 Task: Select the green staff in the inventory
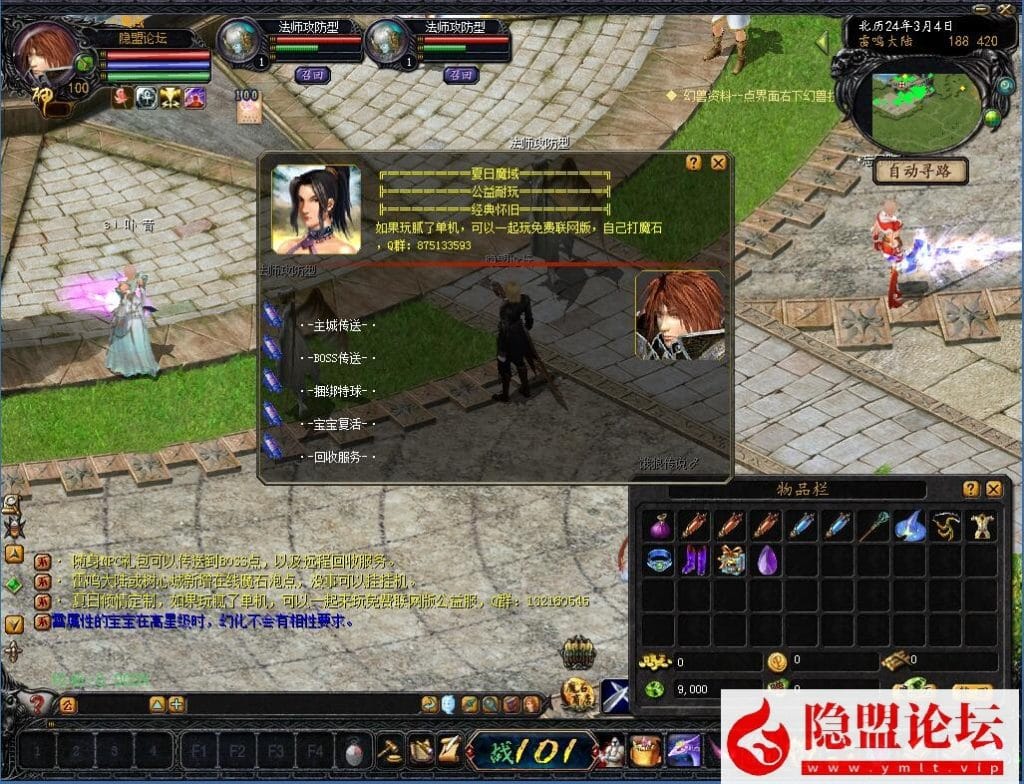tap(872, 525)
